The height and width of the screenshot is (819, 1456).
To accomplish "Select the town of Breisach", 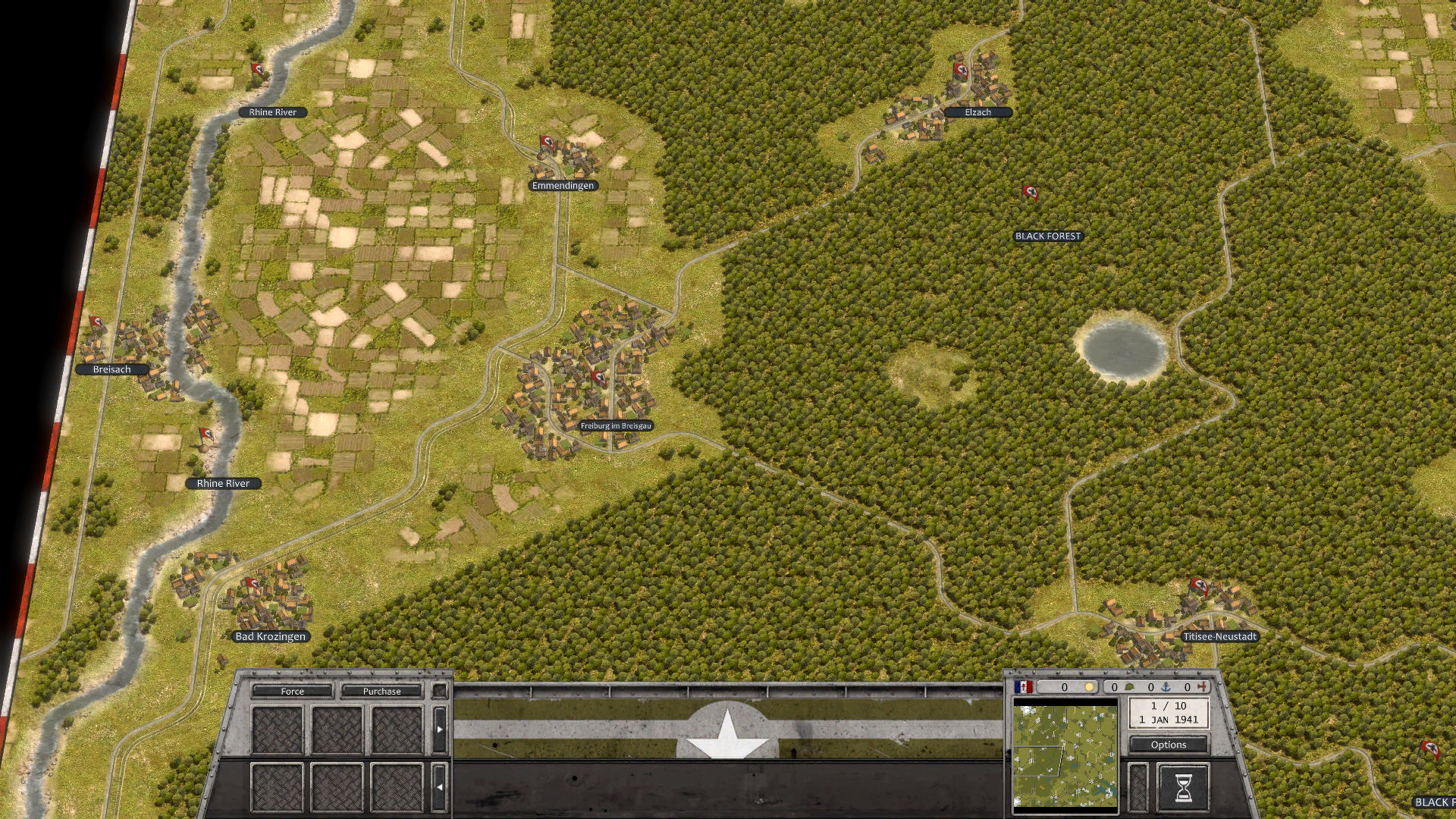I will tap(111, 369).
